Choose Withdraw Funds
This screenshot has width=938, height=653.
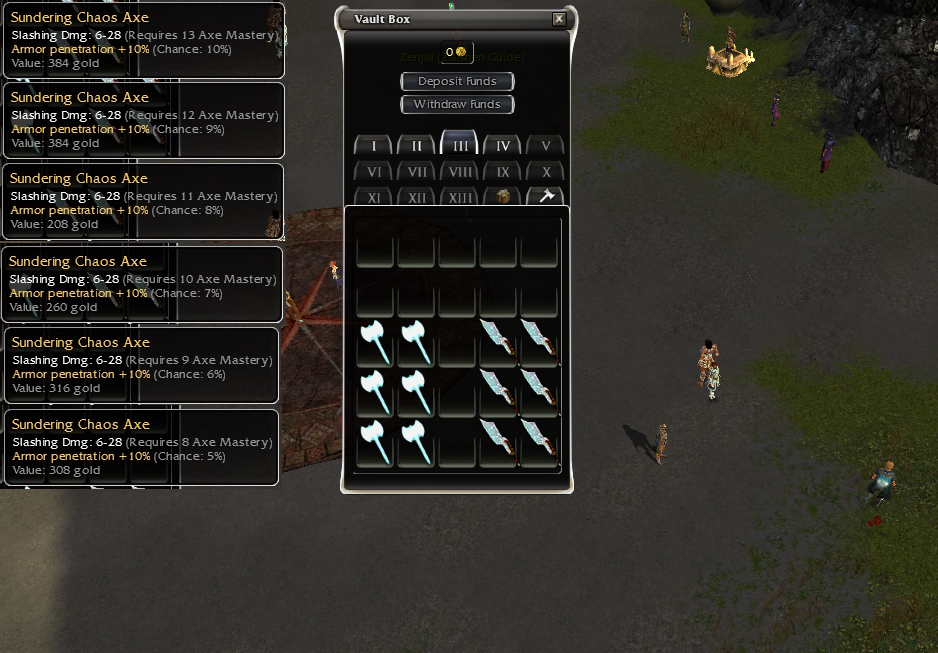click(457, 104)
